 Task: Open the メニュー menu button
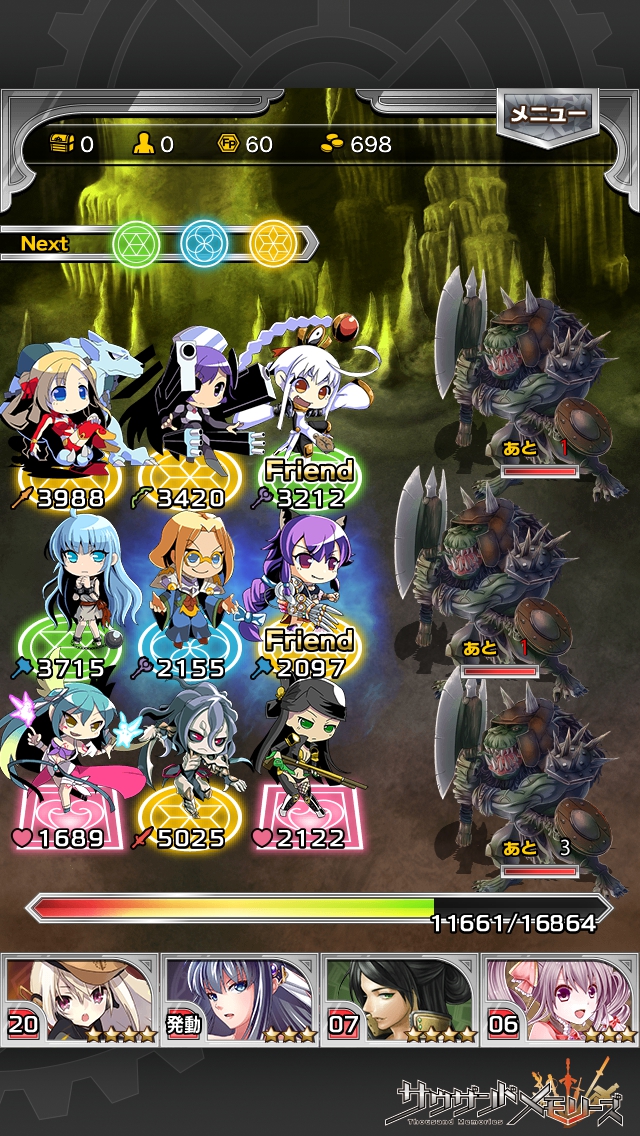(547, 115)
